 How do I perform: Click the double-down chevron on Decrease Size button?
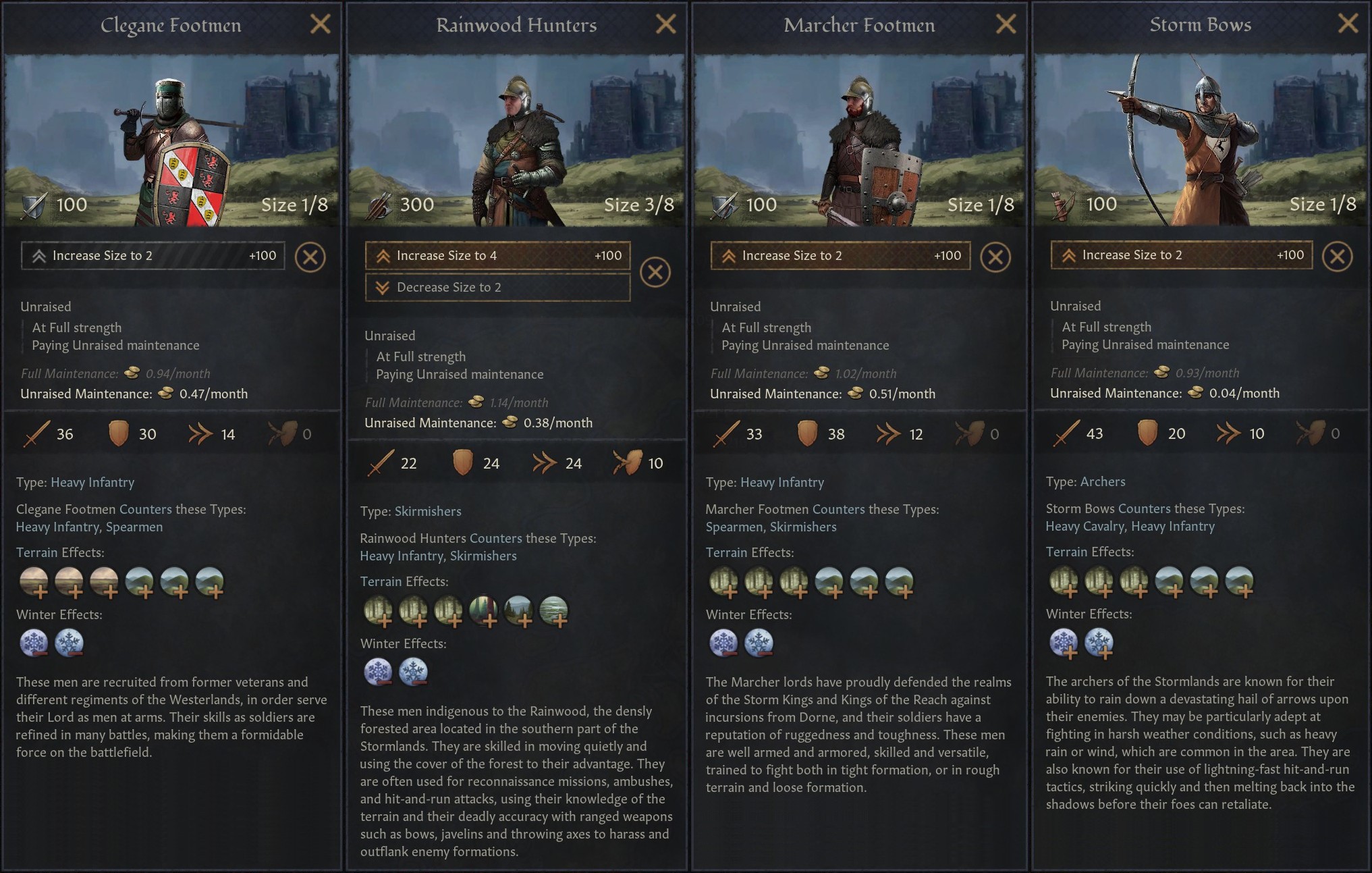pos(382,287)
